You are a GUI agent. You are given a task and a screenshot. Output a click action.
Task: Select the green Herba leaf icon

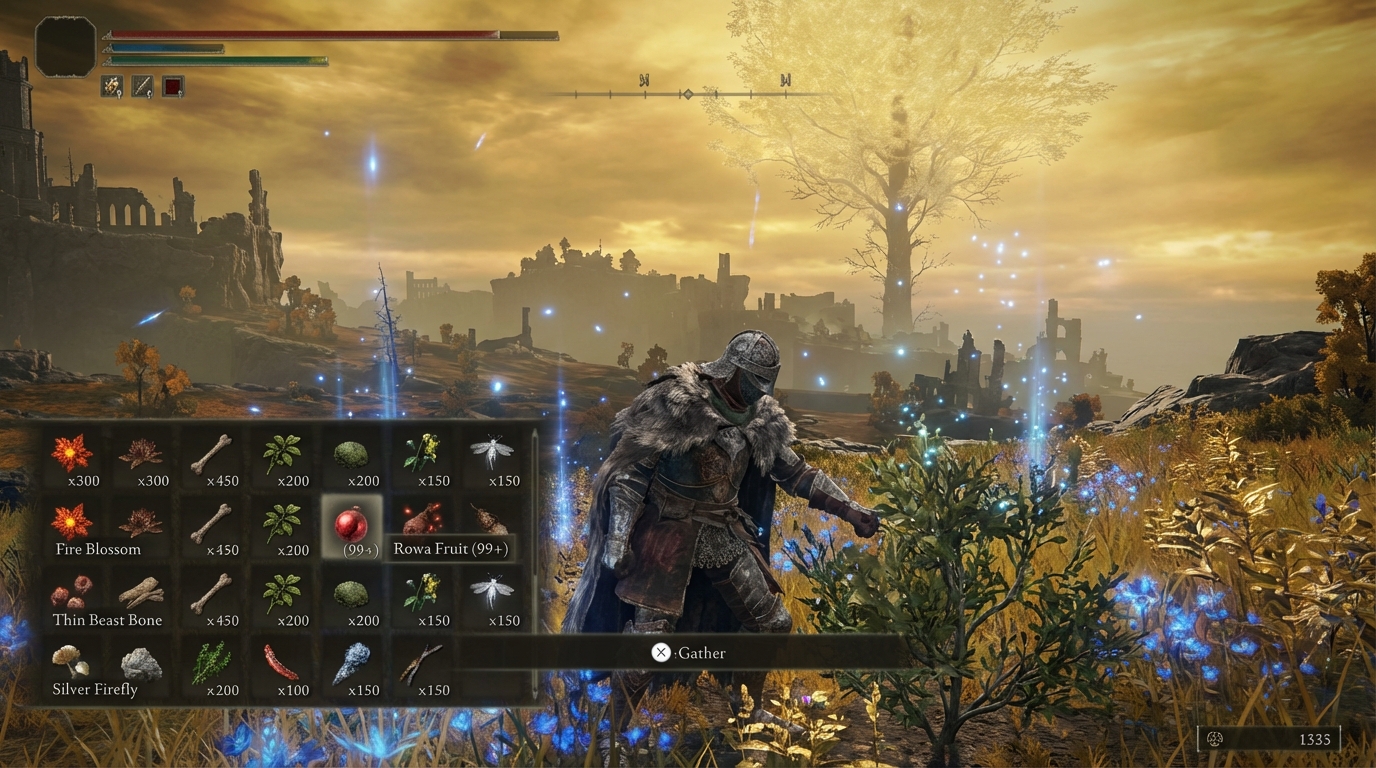pos(281,452)
